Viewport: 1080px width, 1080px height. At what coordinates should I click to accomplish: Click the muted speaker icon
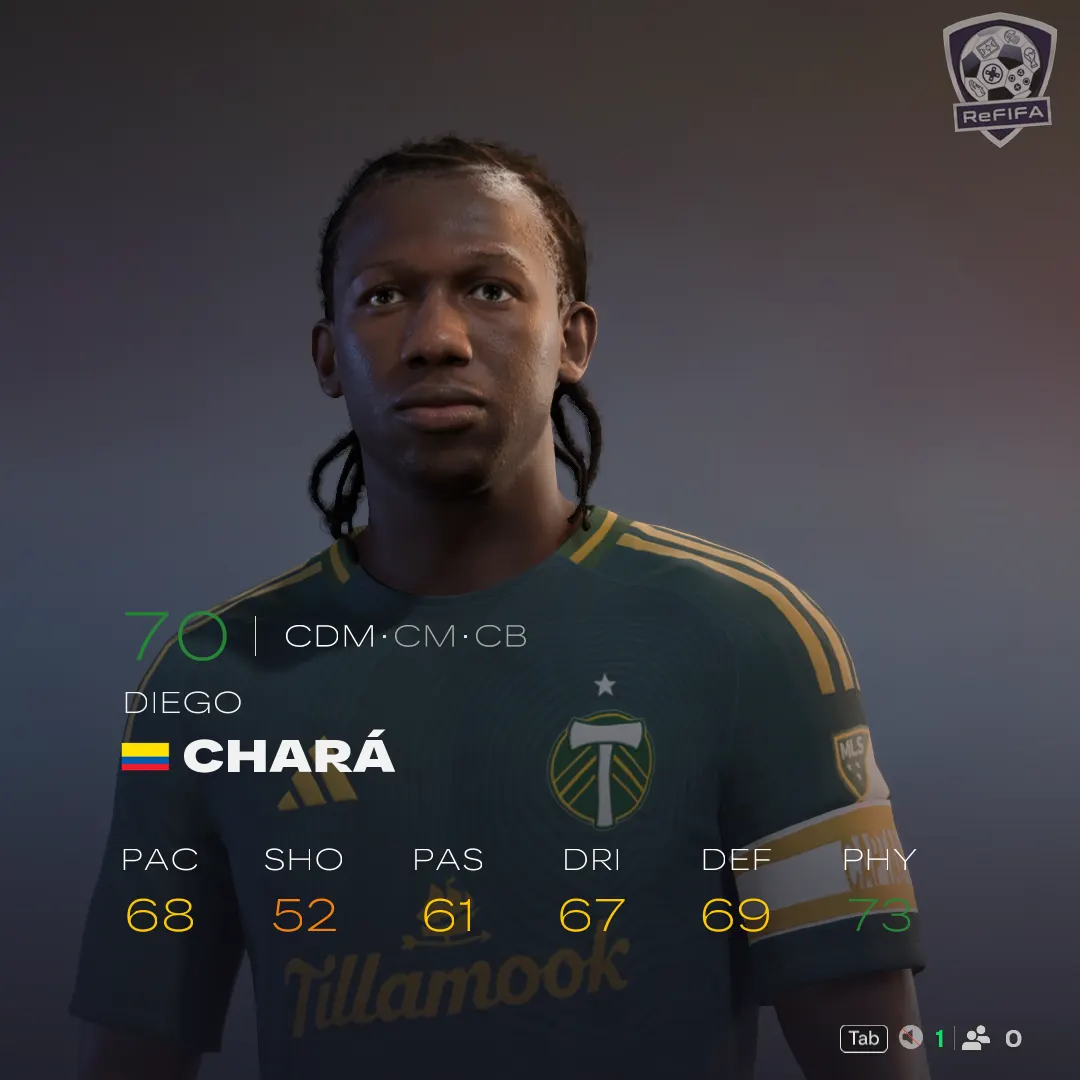point(910,1038)
